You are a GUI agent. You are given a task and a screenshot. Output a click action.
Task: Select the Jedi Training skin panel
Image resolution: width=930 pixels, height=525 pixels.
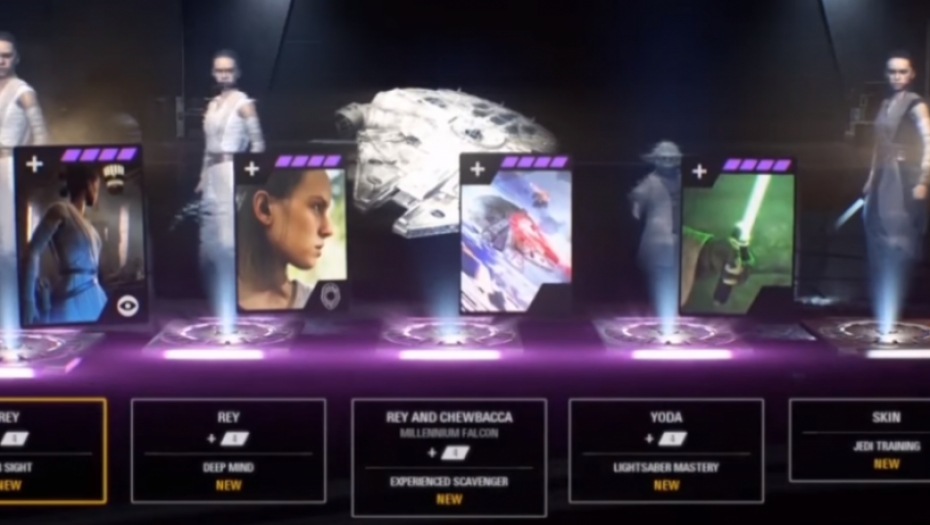[x=859, y=440]
